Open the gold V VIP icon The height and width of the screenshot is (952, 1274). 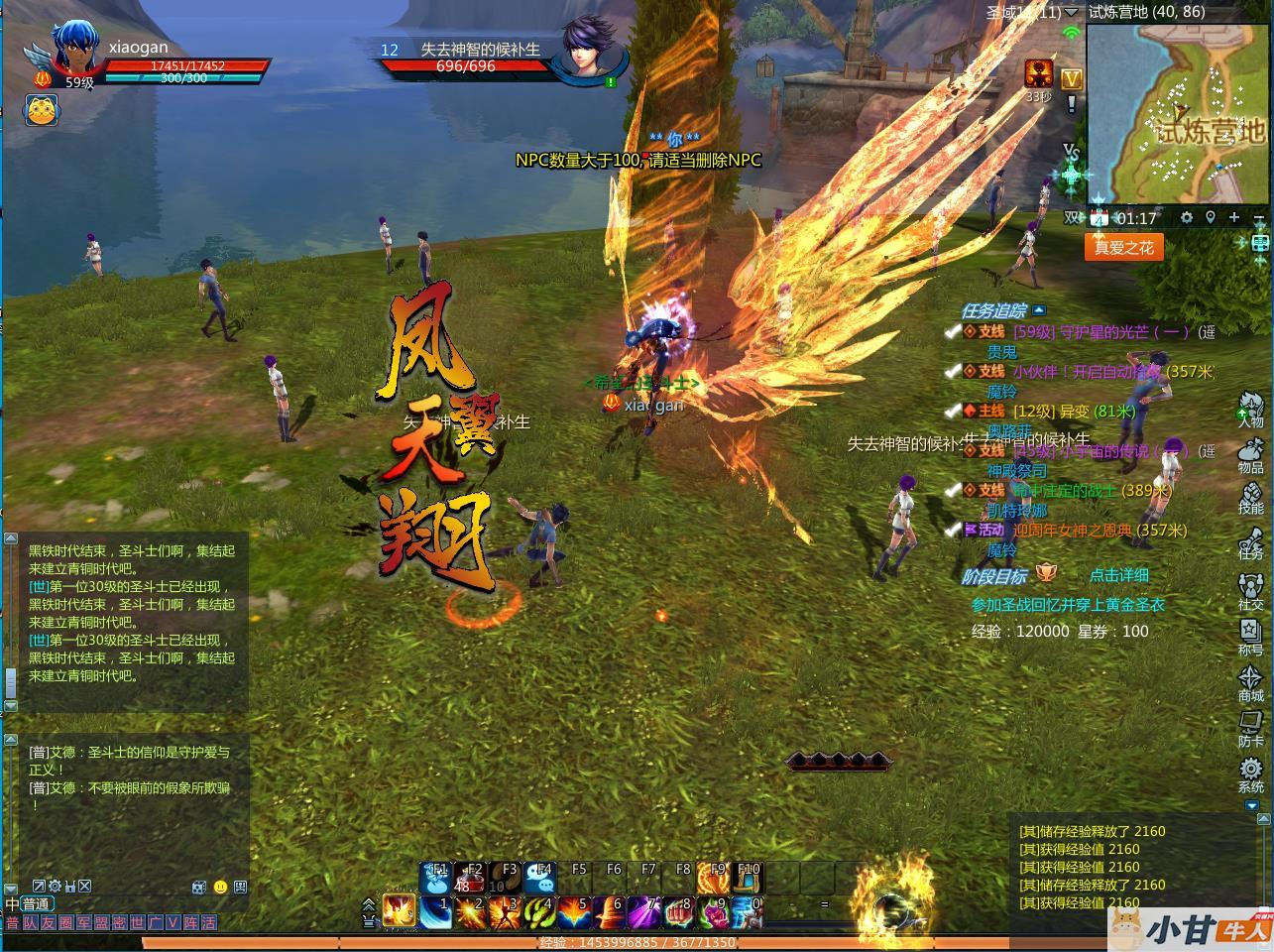coord(1071,78)
